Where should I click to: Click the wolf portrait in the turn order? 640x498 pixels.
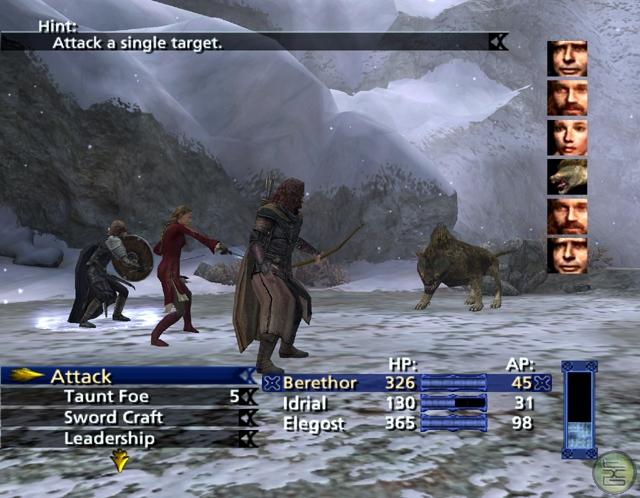click(567, 176)
